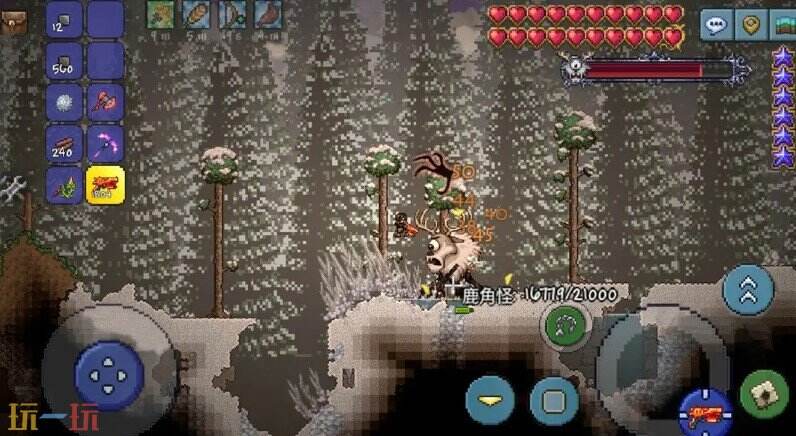Tap the red gun attack button
The height and width of the screenshot is (436, 796).
[x=705, y=411]
